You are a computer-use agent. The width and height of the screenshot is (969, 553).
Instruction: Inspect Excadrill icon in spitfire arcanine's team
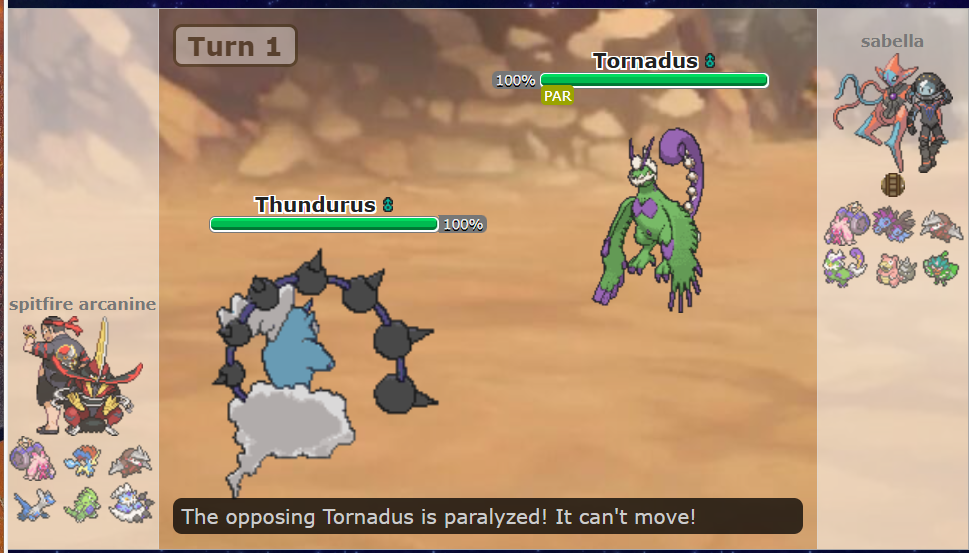(130, 461)
